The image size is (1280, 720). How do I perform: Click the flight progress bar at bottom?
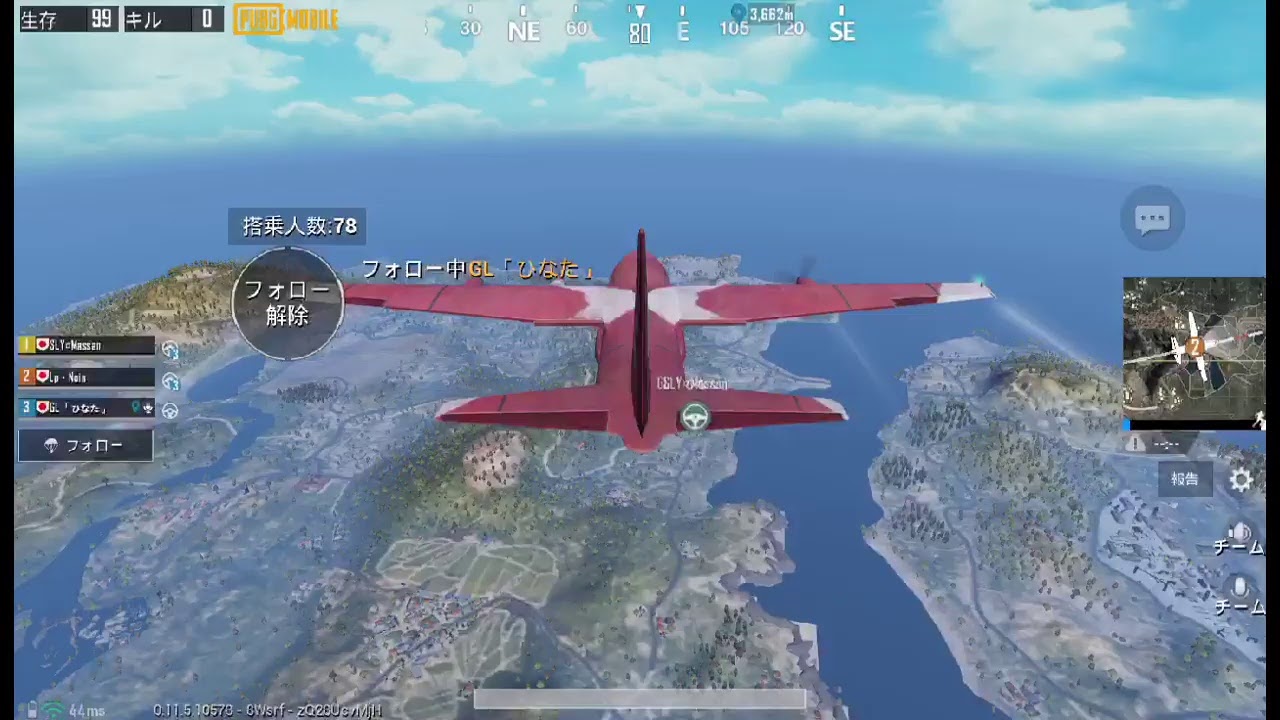tap(640, 698)
